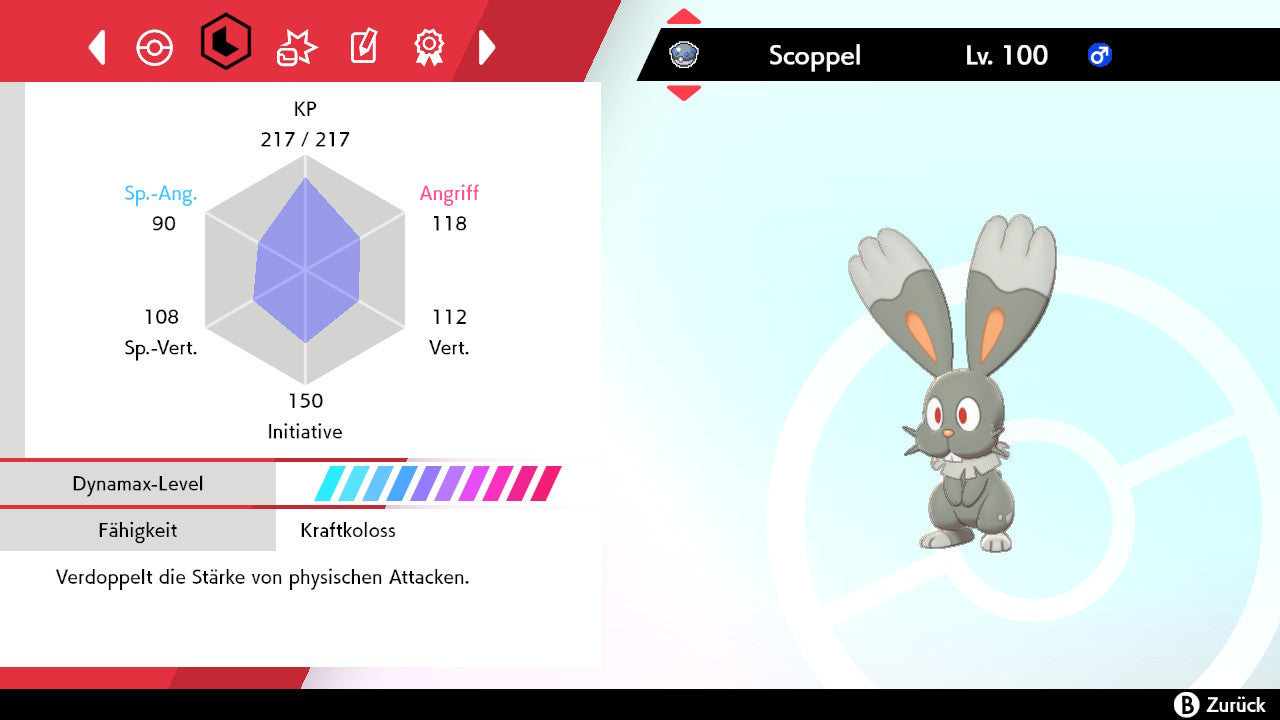Viewport: 1280px width, 720px height.
Task: Select the hexagon stats tab
Action: (x=225, y=42)
